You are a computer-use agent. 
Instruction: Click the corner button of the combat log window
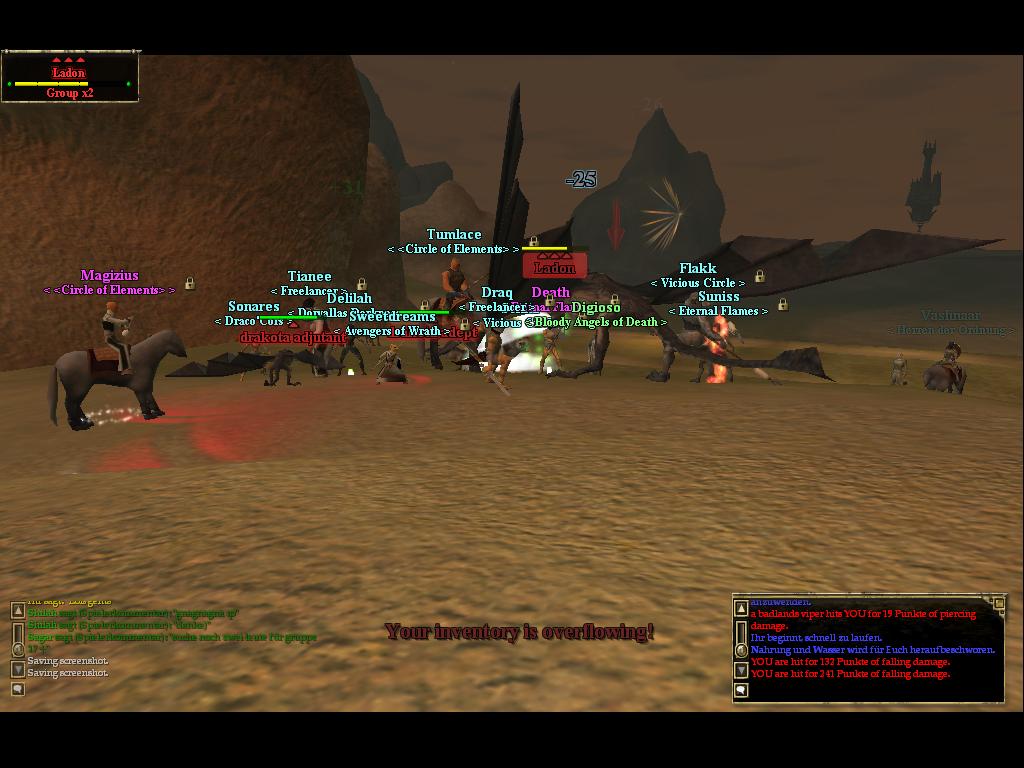pos(998,603)
